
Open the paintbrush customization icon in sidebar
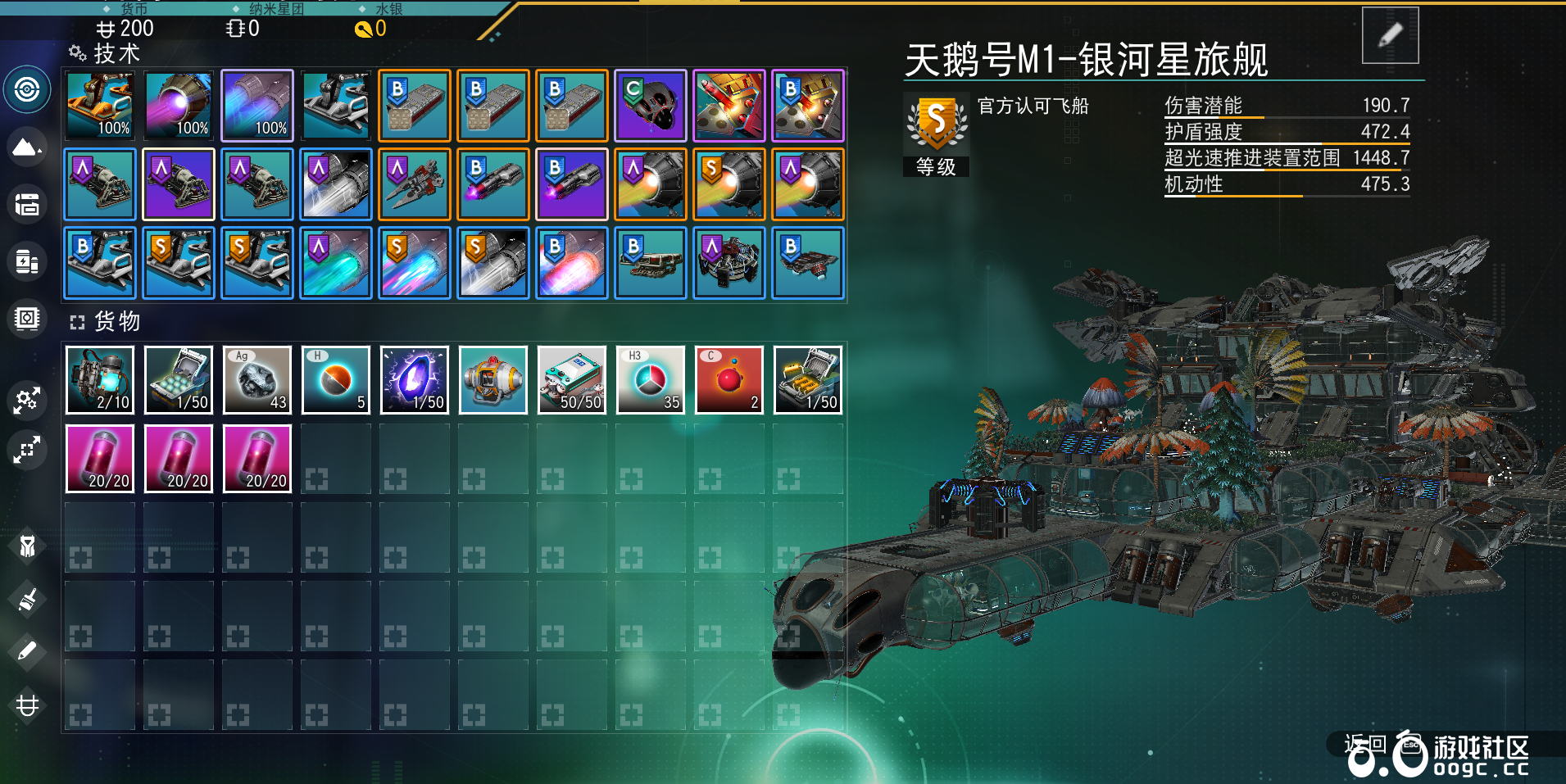click(x=27, y=600)
